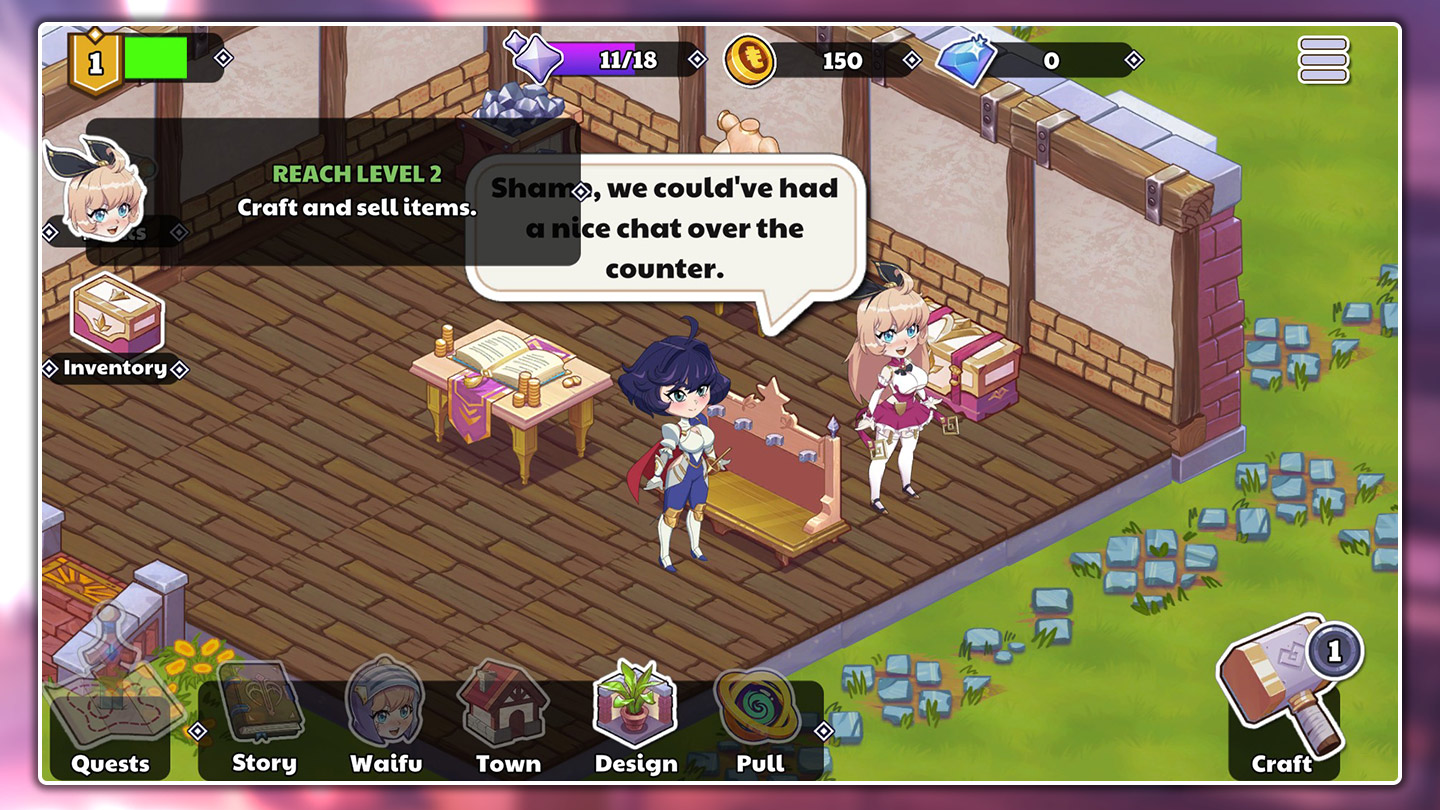Viewport: 1440px width, 810px height.
Task: Open the hamburger menu
Action: tap(1323, 61)
